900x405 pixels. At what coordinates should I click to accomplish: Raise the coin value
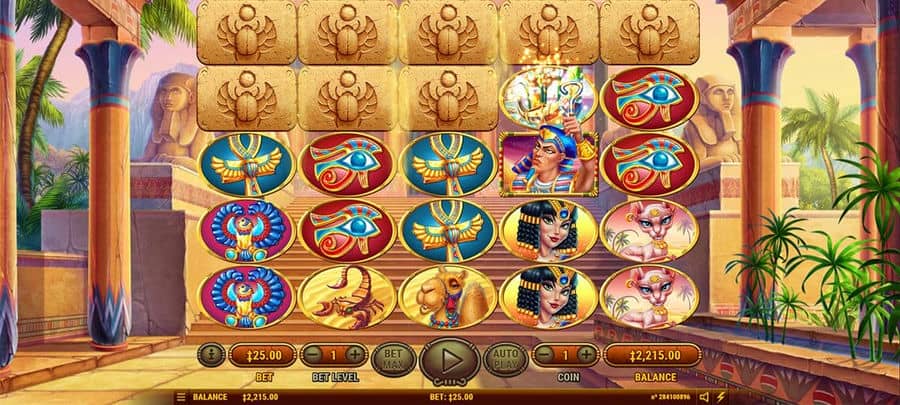click(x=586, y=354)
